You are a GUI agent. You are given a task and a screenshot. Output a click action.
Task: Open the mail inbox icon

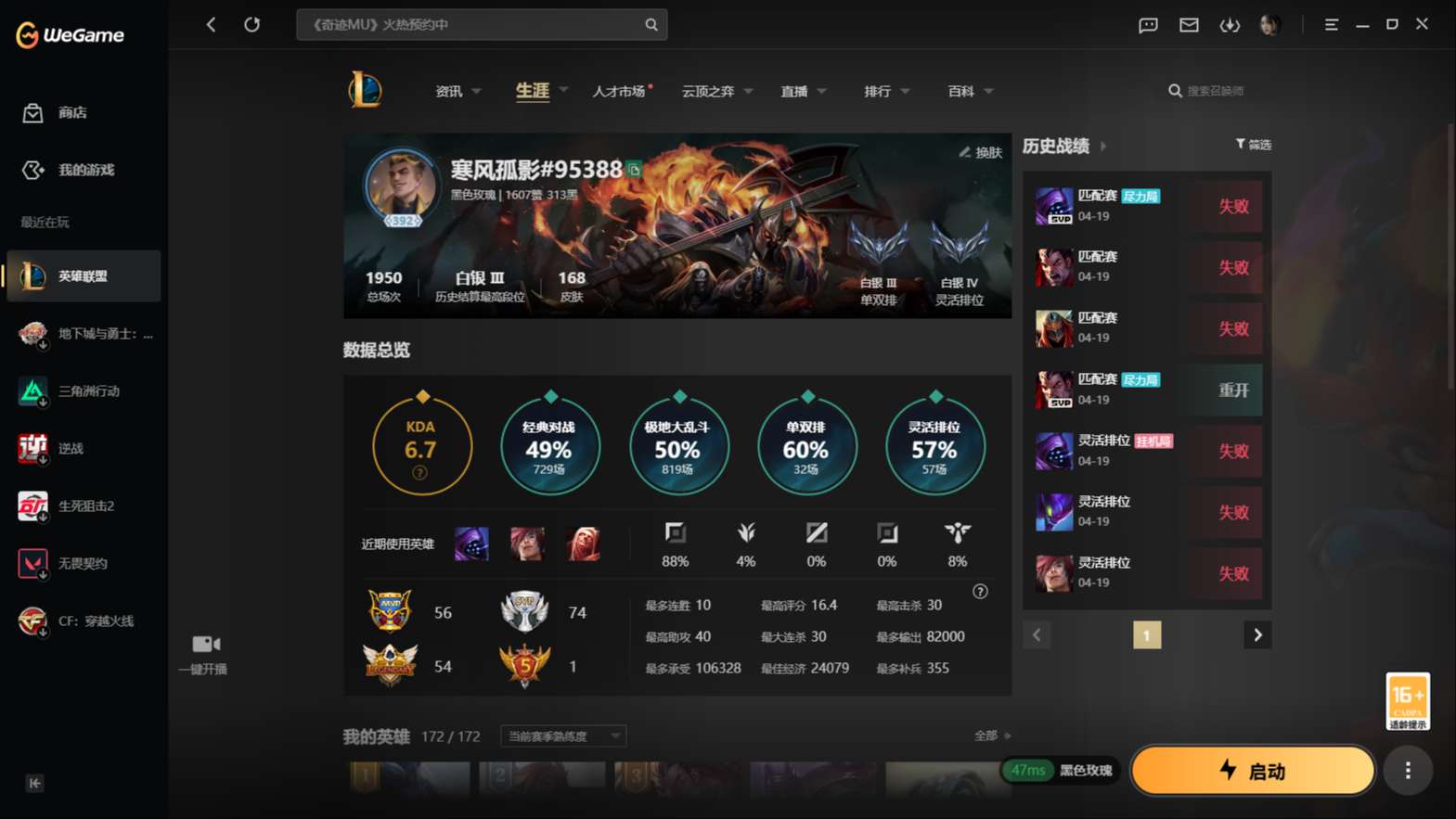tap(1189, 25)
